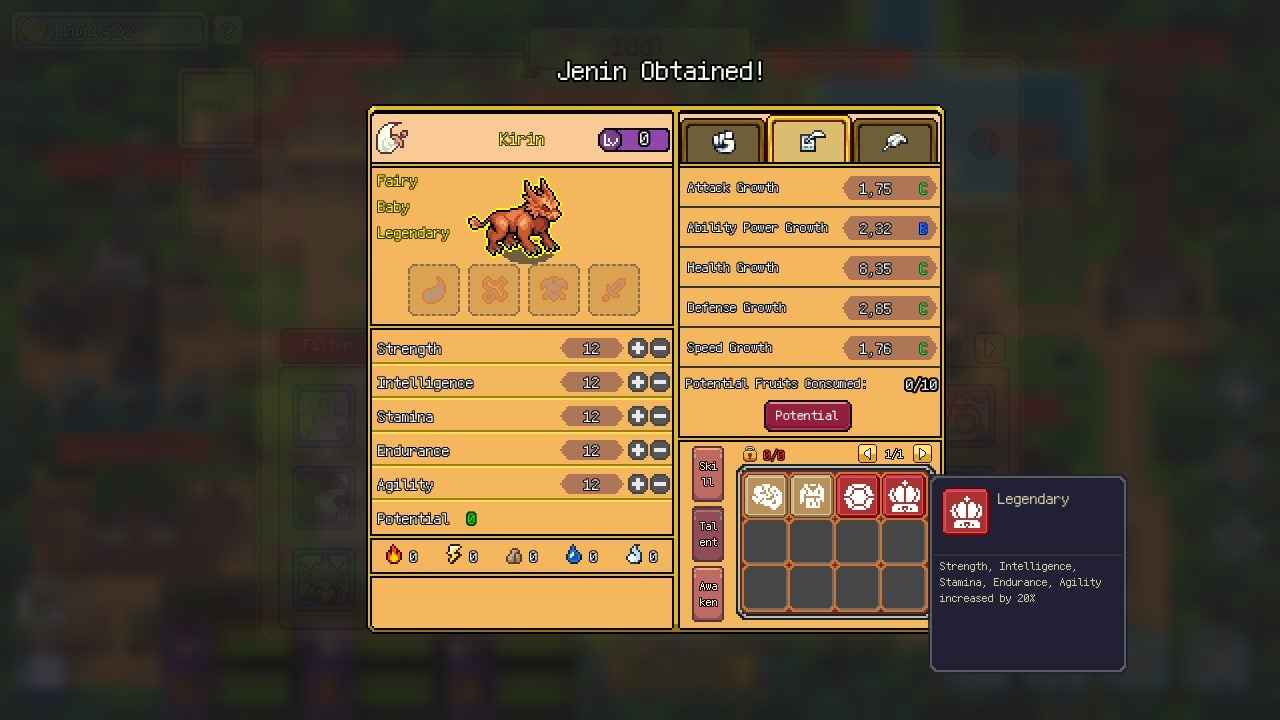Screen dimensions: 1280x720
Task: Go to previous talent page arrow
Action: [x=867, y=454]
